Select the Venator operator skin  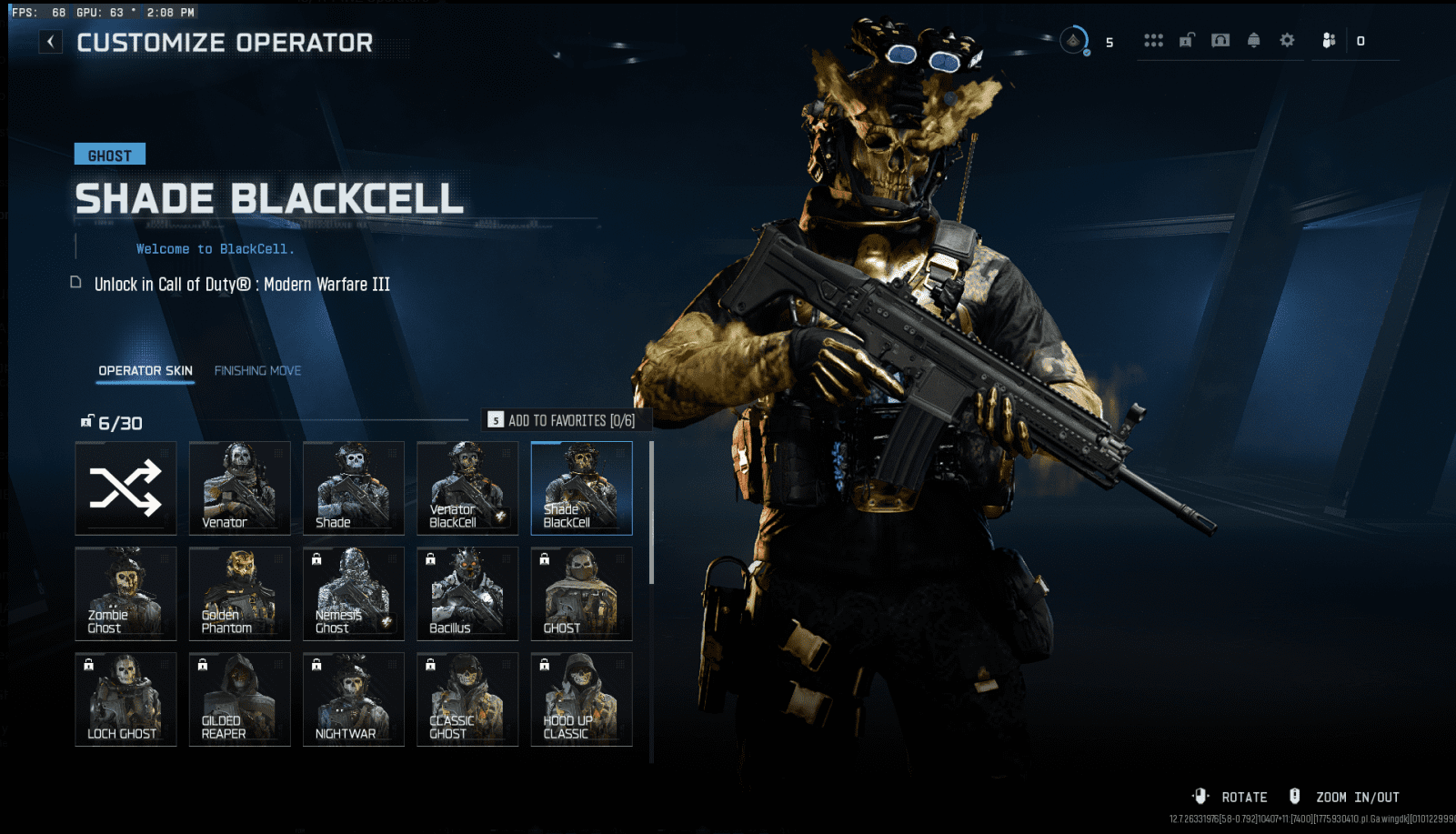[240, 488]
